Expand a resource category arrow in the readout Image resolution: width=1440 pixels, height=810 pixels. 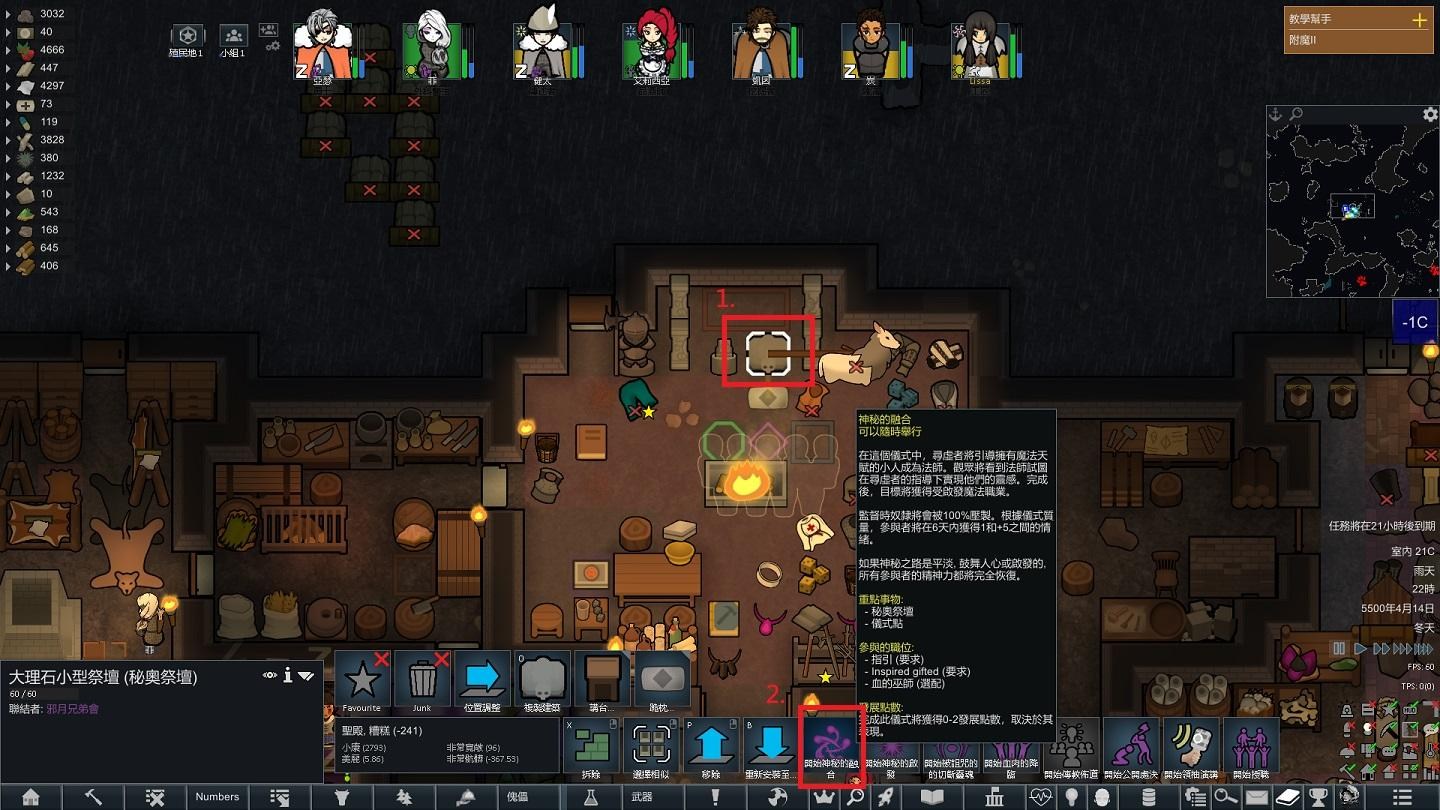[8, 16]
